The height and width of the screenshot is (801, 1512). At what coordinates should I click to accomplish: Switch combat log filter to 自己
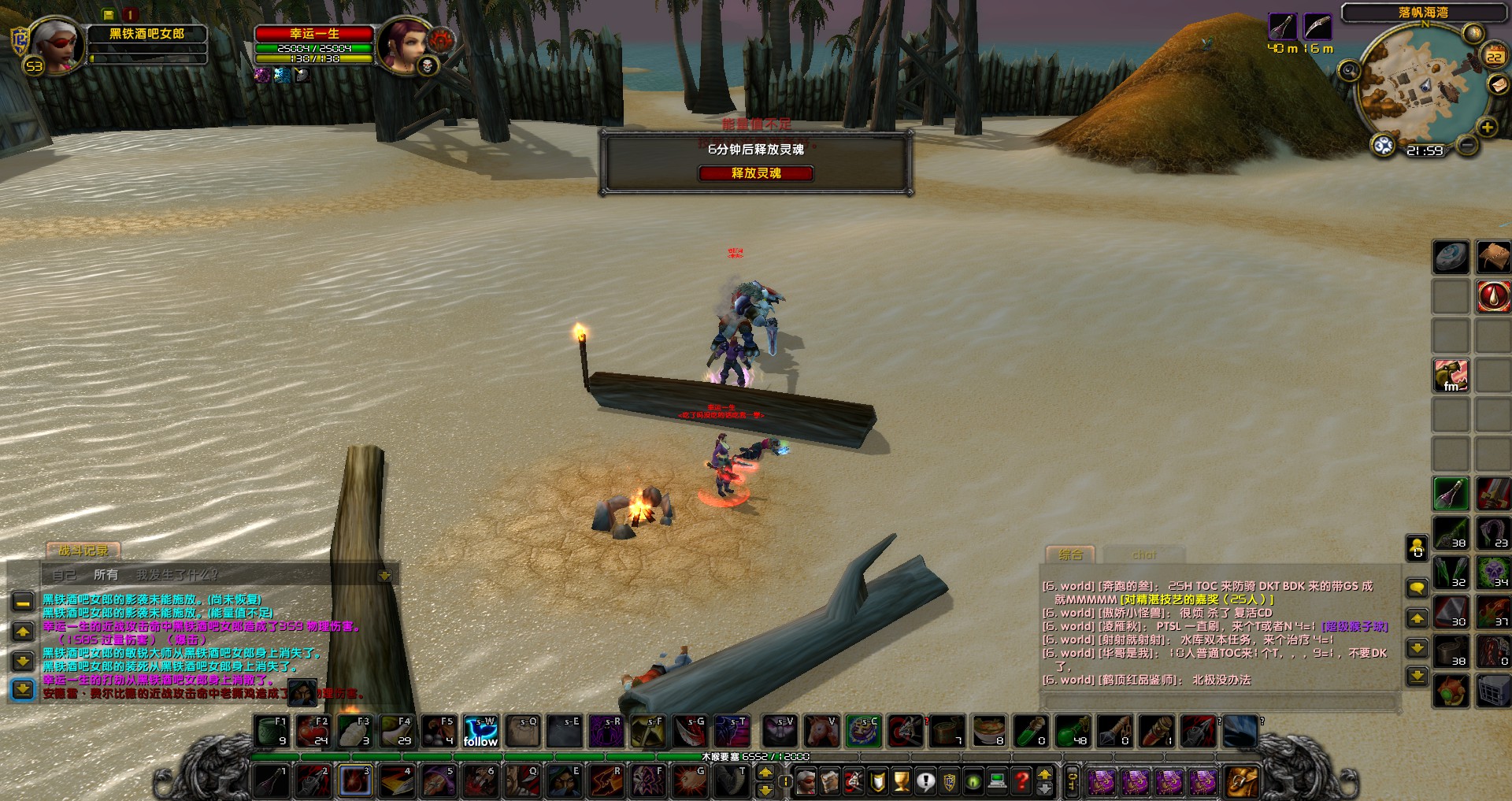[x=64, y=575]
